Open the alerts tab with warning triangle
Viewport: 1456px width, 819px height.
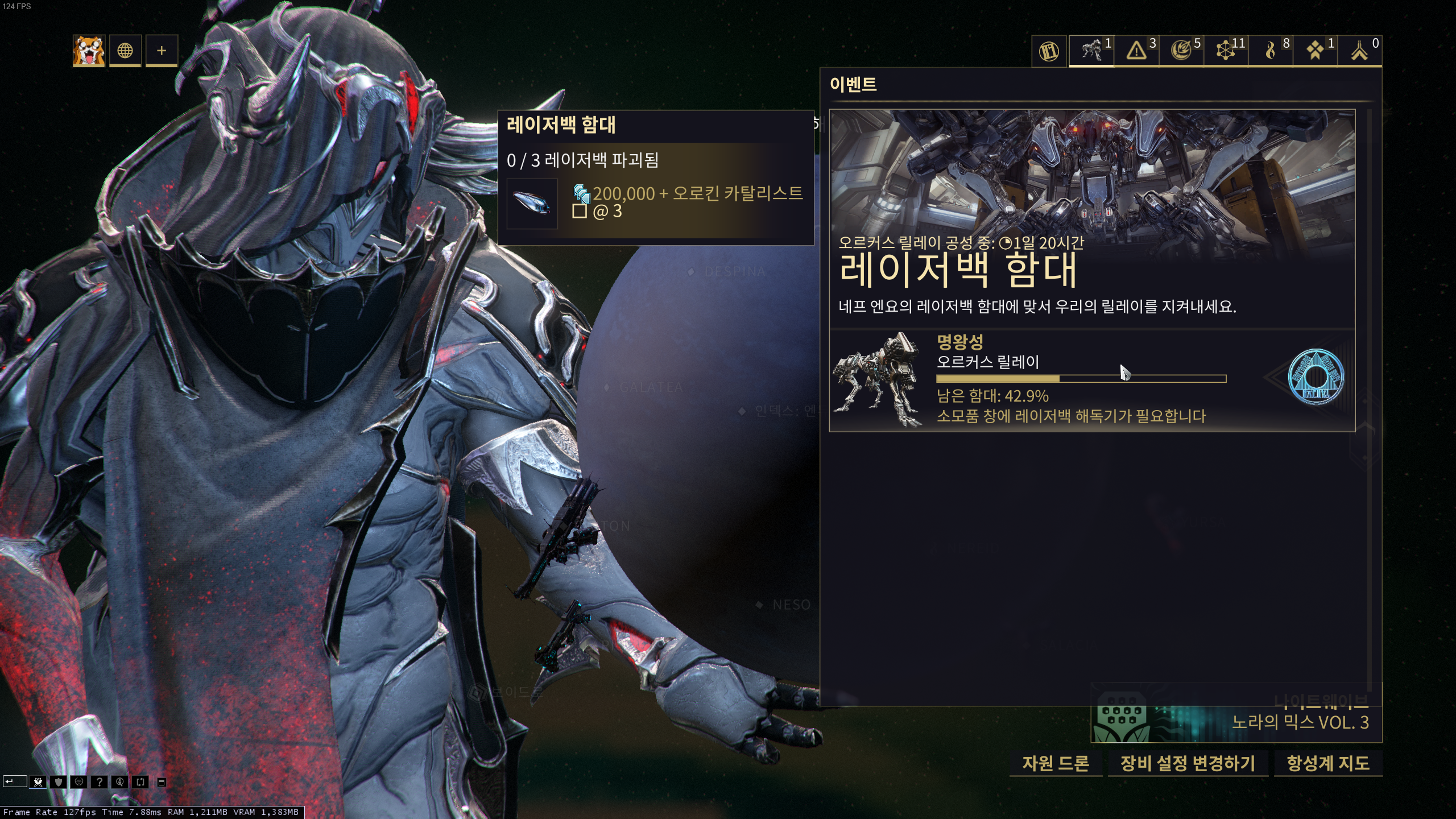point(1136,50)
